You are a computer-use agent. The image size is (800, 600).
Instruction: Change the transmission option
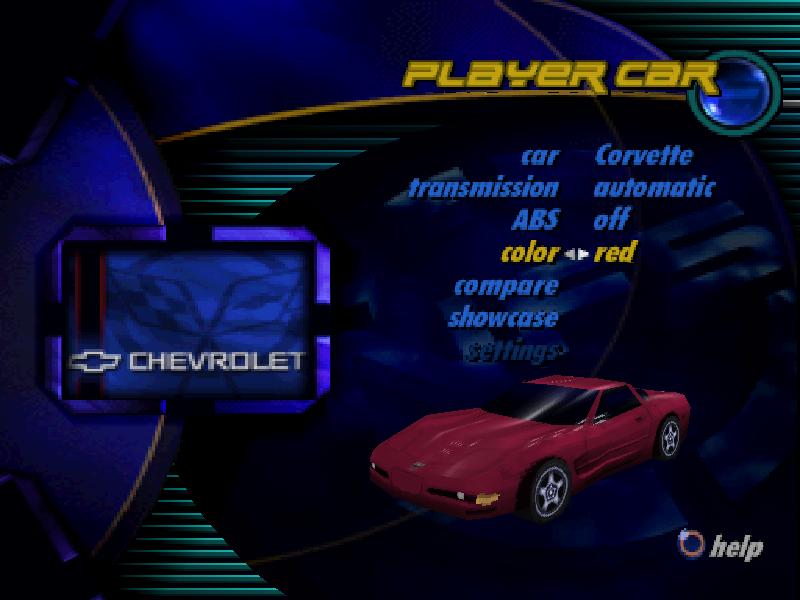click(x=484, y=188)
